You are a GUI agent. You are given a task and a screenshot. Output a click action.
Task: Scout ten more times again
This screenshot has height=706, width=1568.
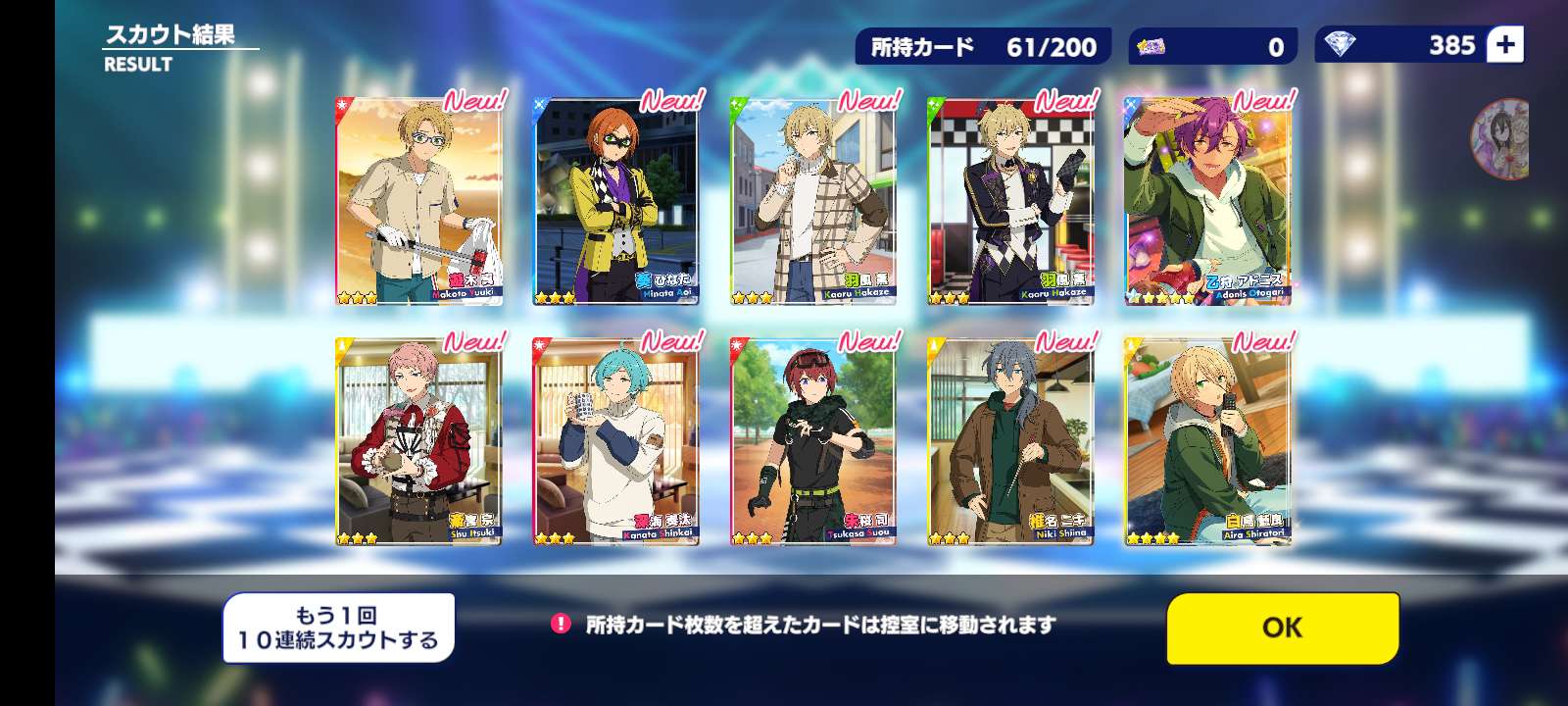(338, 628)
